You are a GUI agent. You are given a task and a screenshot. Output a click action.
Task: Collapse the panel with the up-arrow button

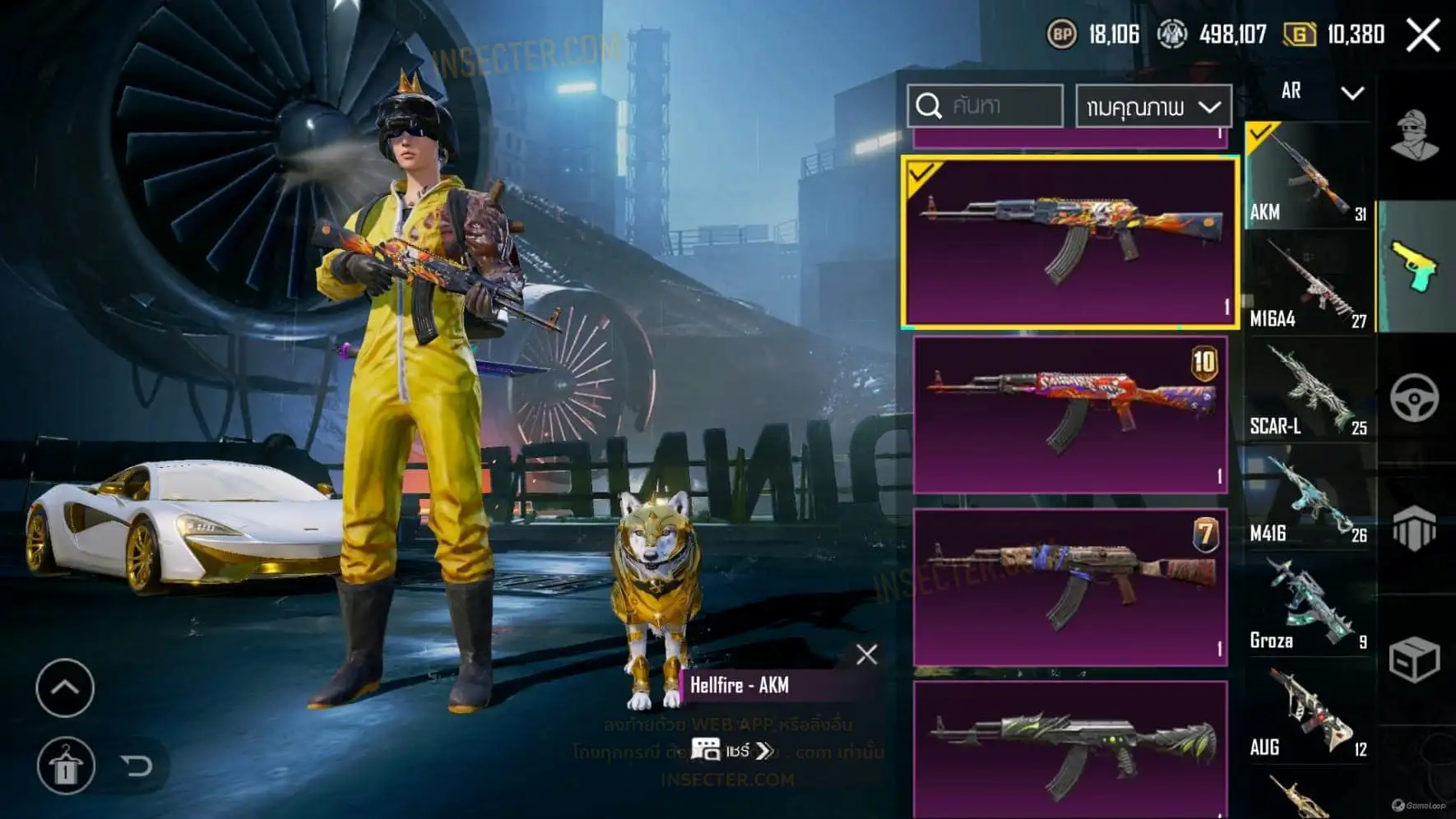click(65, 687)
